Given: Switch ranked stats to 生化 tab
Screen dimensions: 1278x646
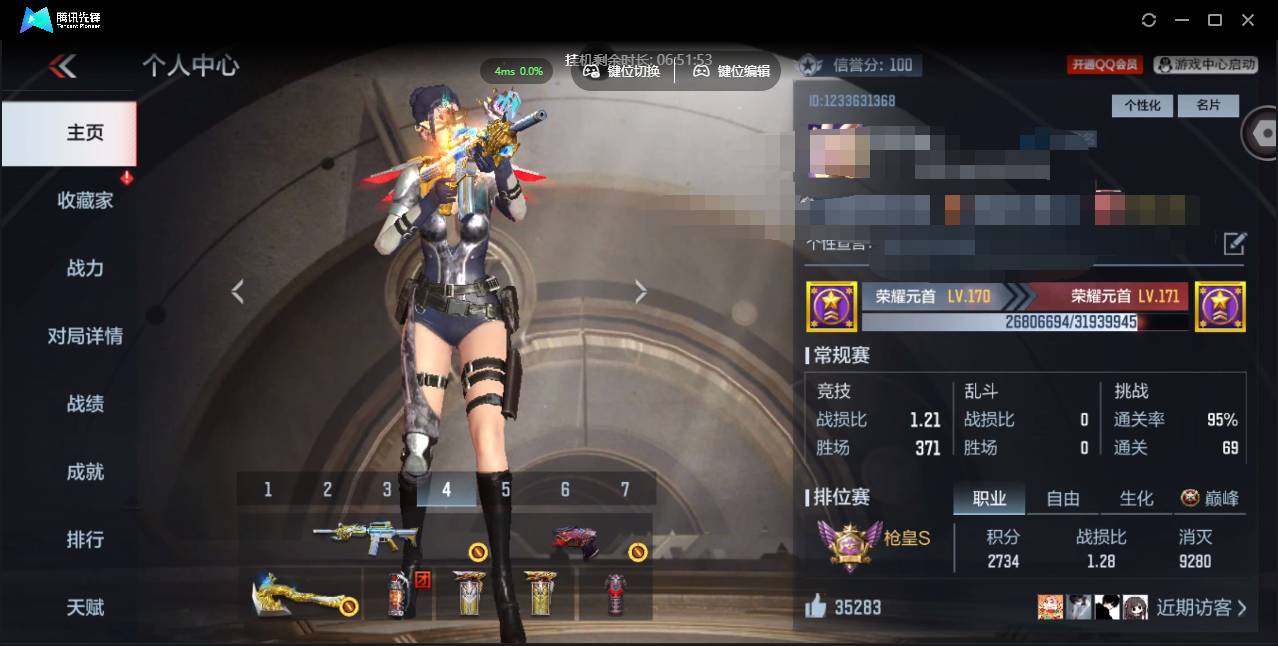Looking at the screenshot, I should point(1136,498).
